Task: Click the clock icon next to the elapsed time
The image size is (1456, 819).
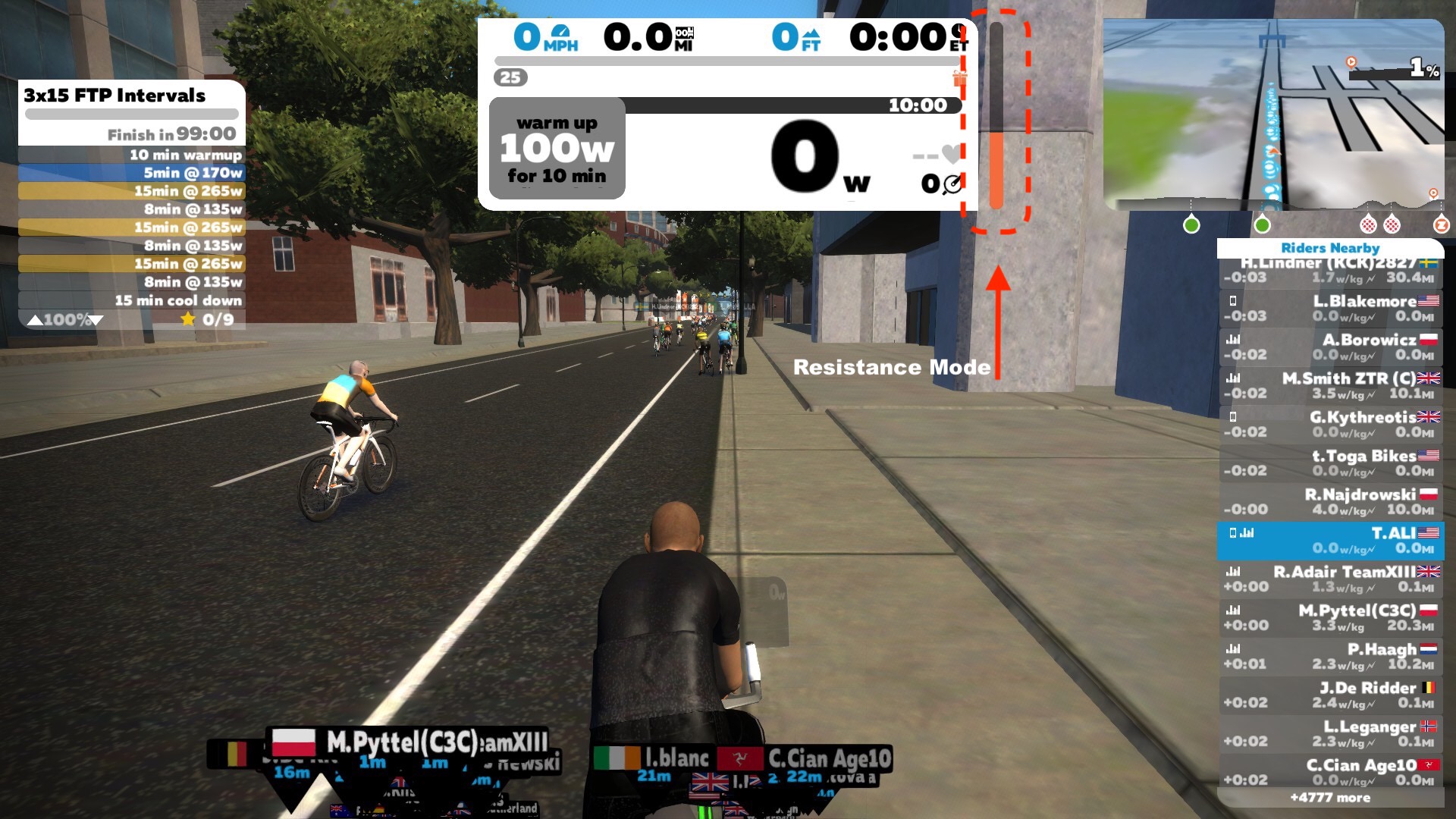Action: [959, 32]
